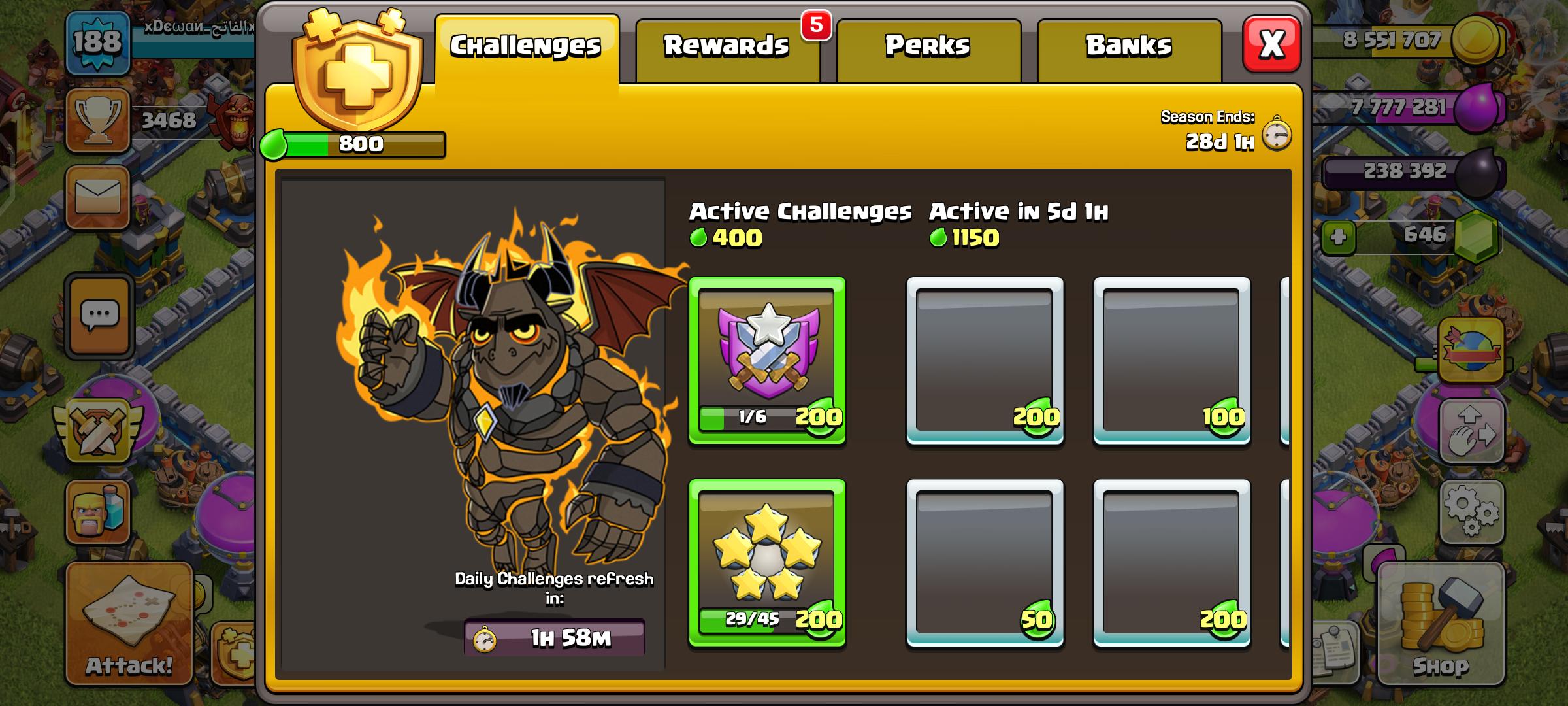Open the 1/6 shield and swords challenge
The image size is (1568, 706).
(x=768, y=360)
